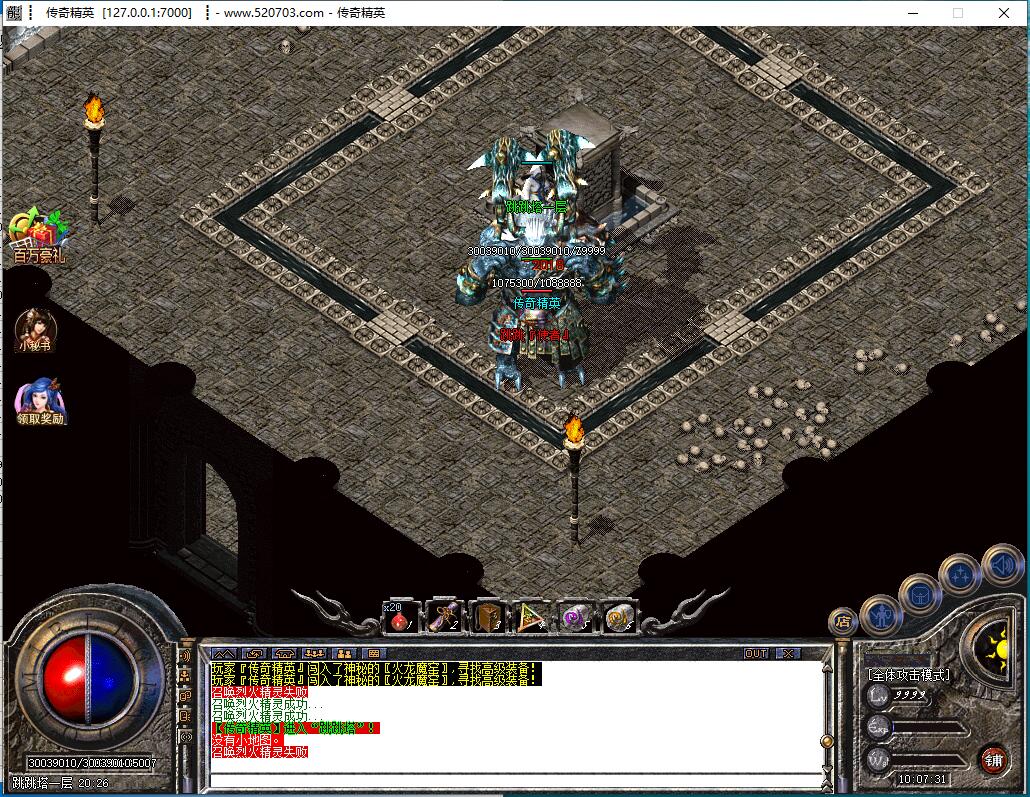Switch the 全体攻击模式 attack mode label
This screenshot has width=1030, height=797.
pyautogui.click(x=909, y=675)
